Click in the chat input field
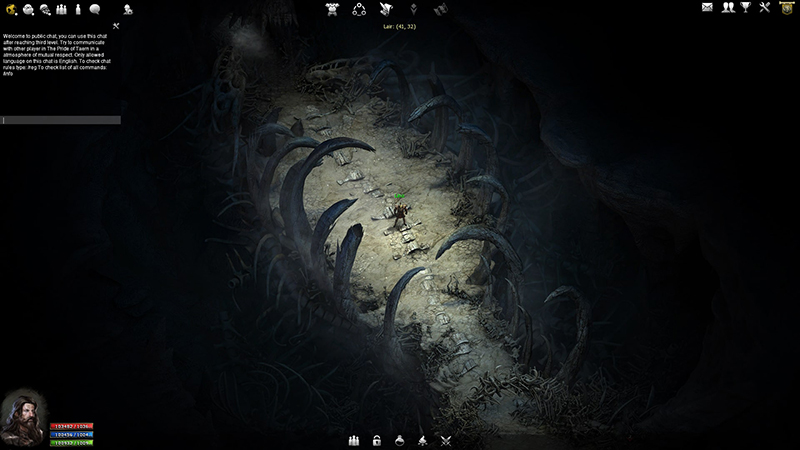 click(61, 120)
